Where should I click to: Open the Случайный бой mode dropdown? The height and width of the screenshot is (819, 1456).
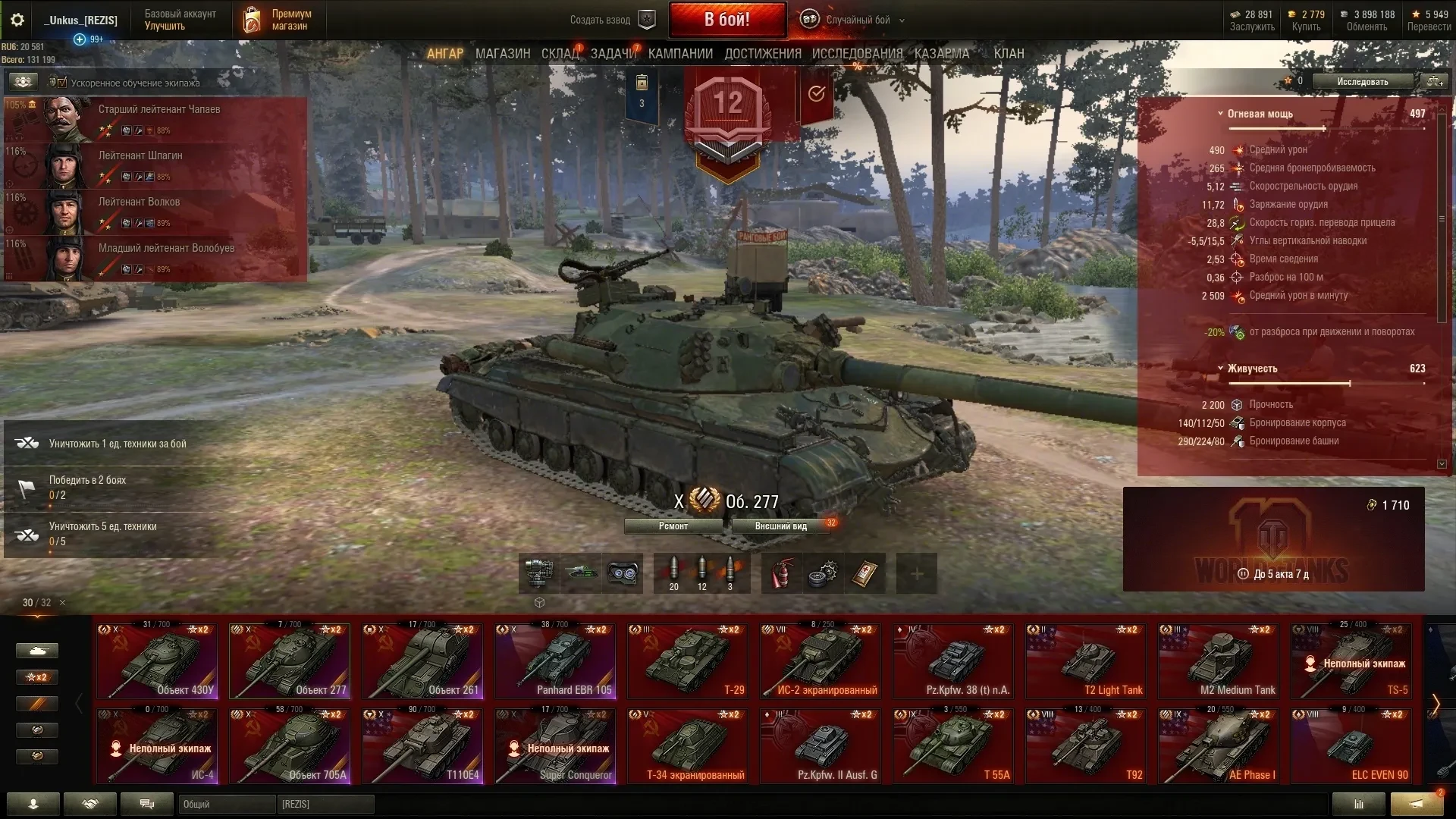[858, 20]
